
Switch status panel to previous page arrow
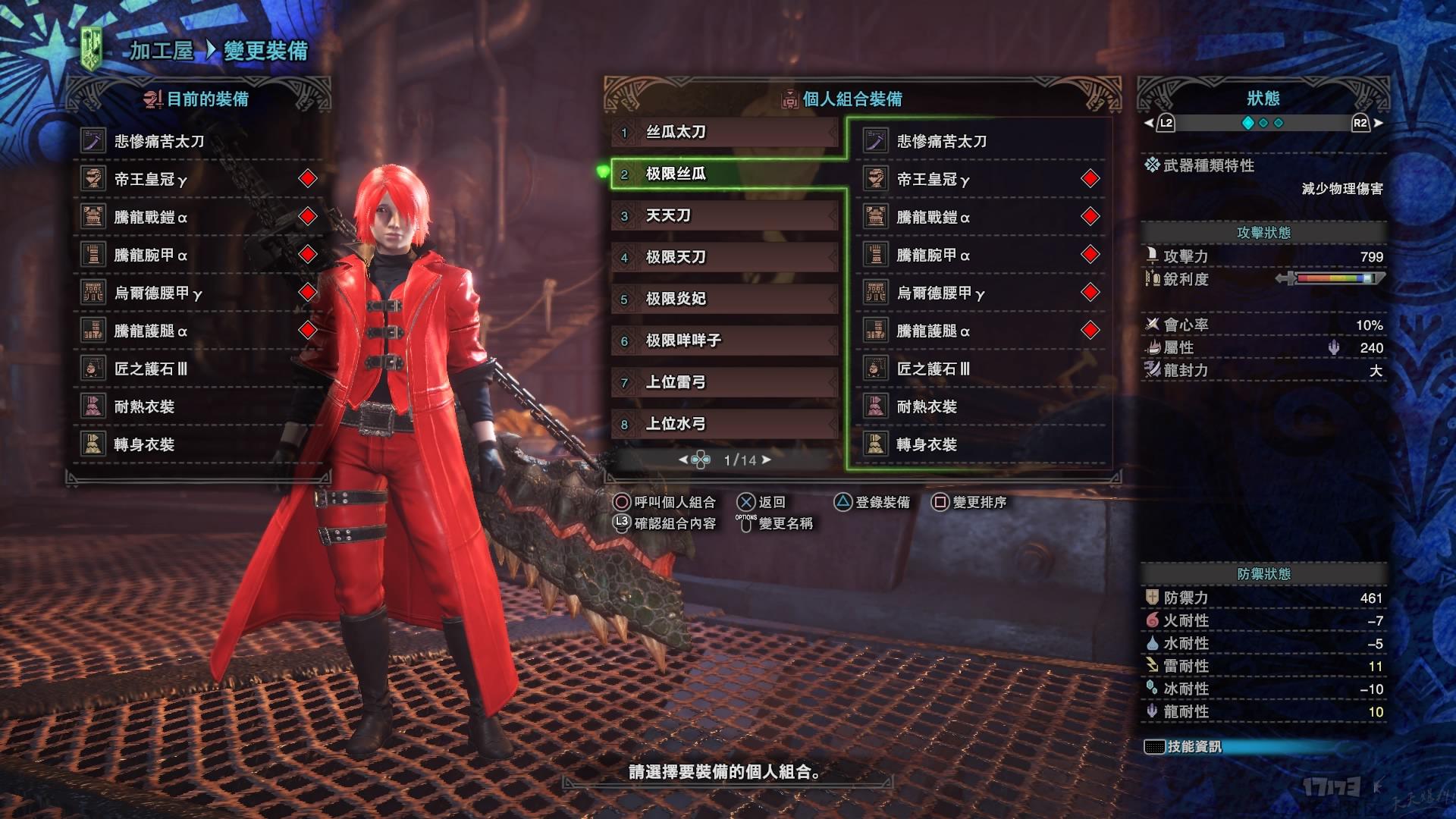tap(1148, 123)
